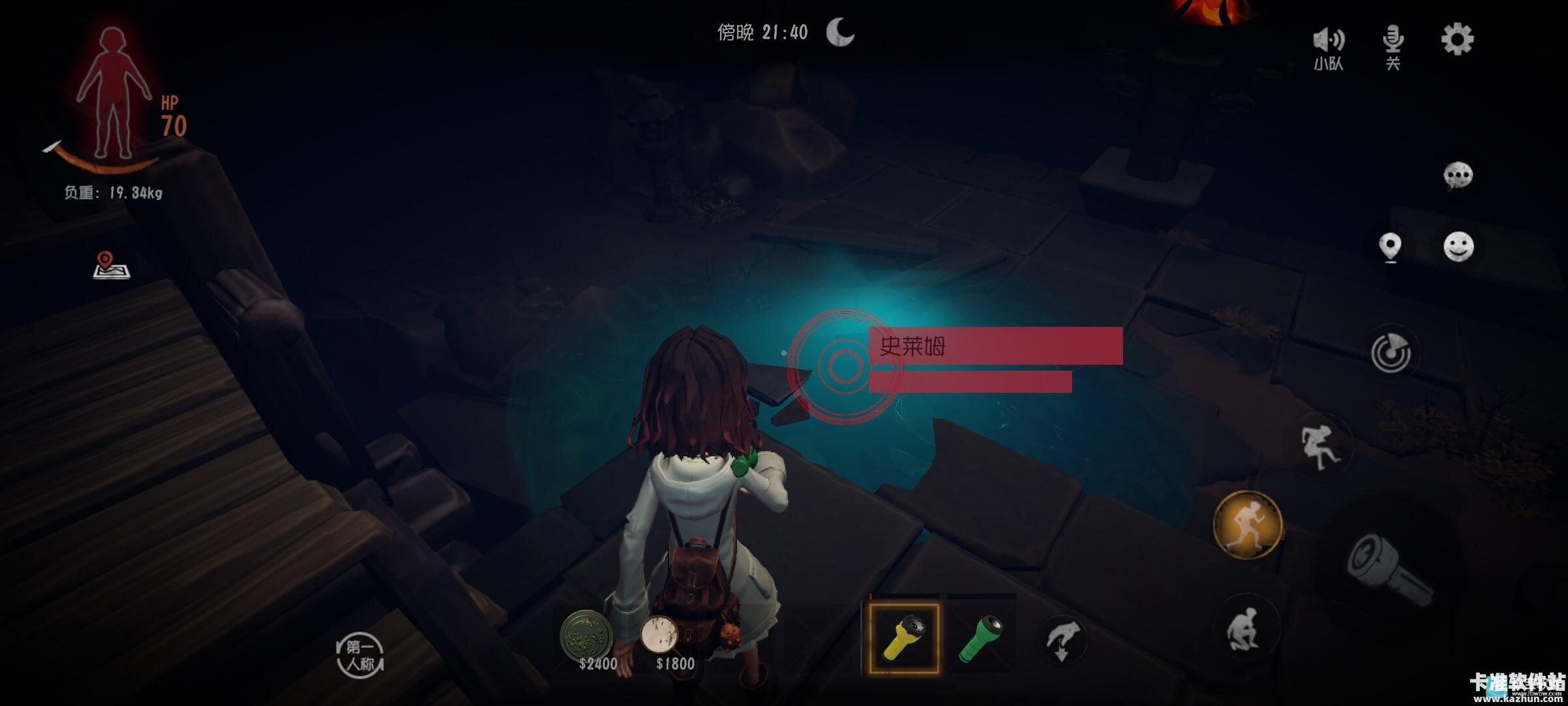Select the white plate worth $1800
This screenshot has height=706, width=1568.
coord(660,634)
